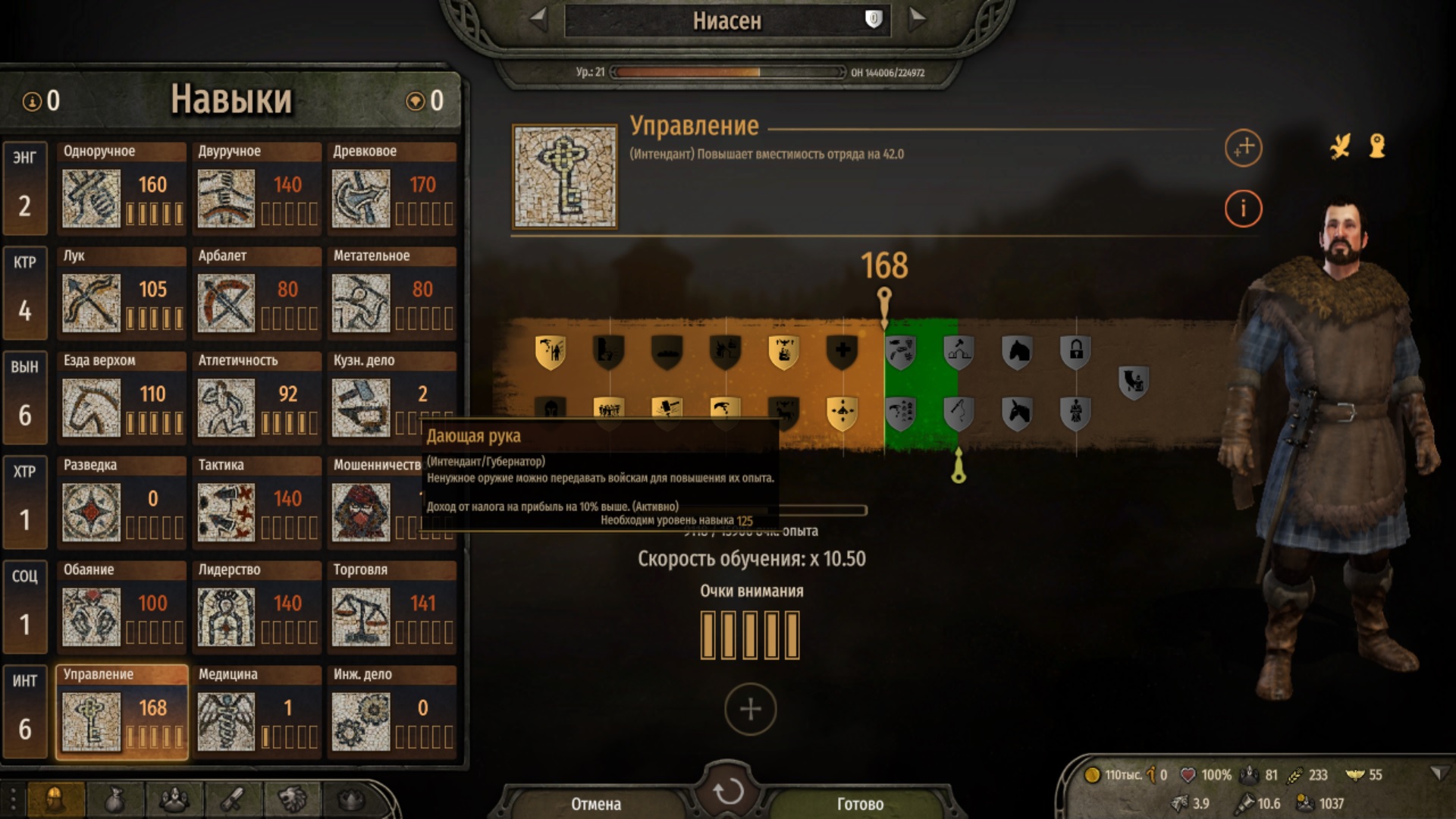This screenshot has height=819, width=1456.
Task: Select the Езда верхом skill
Action: [x=122, y=395]
